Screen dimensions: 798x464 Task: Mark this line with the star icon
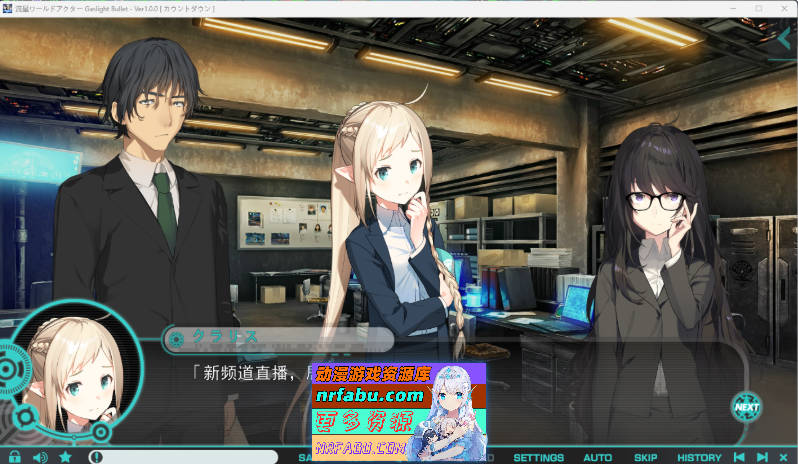pos(65,457)
